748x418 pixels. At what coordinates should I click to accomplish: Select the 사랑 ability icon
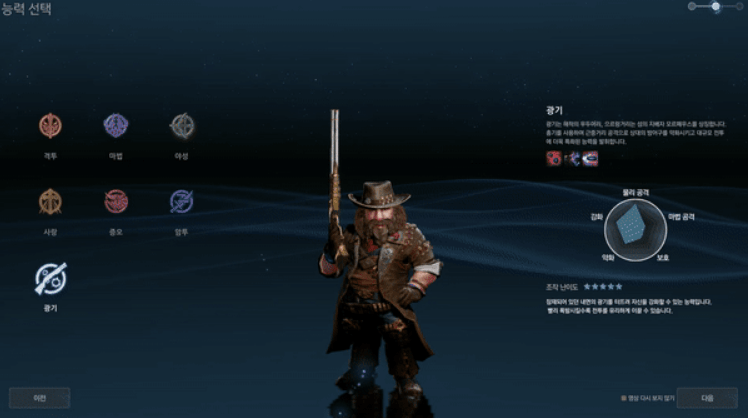[x=50, y=201]
